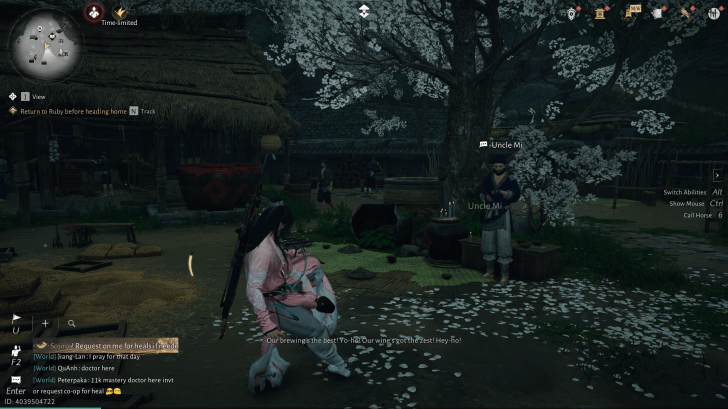This screenshot has height=409, width=728.
Task: Open the golden bird icon
Action: pyautogui.click(x=687, y=12)
